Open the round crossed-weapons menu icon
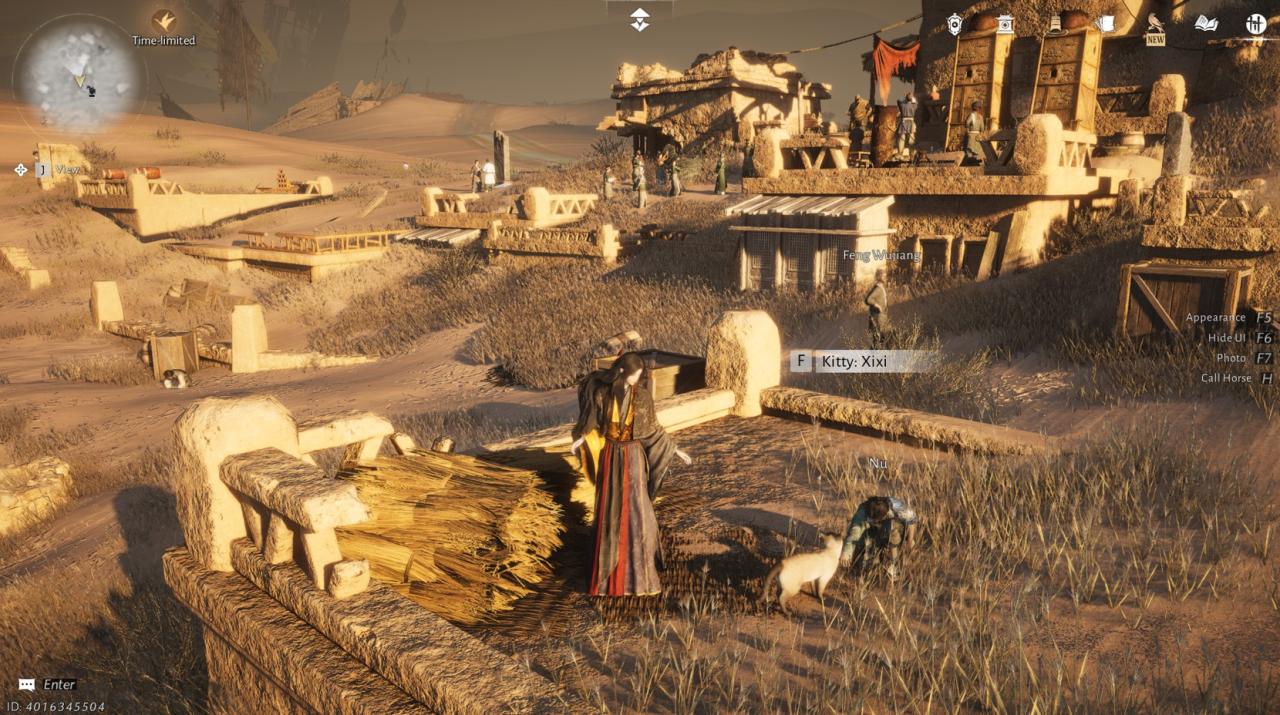Screen dimensions: 1280x715 point(1256,24)
